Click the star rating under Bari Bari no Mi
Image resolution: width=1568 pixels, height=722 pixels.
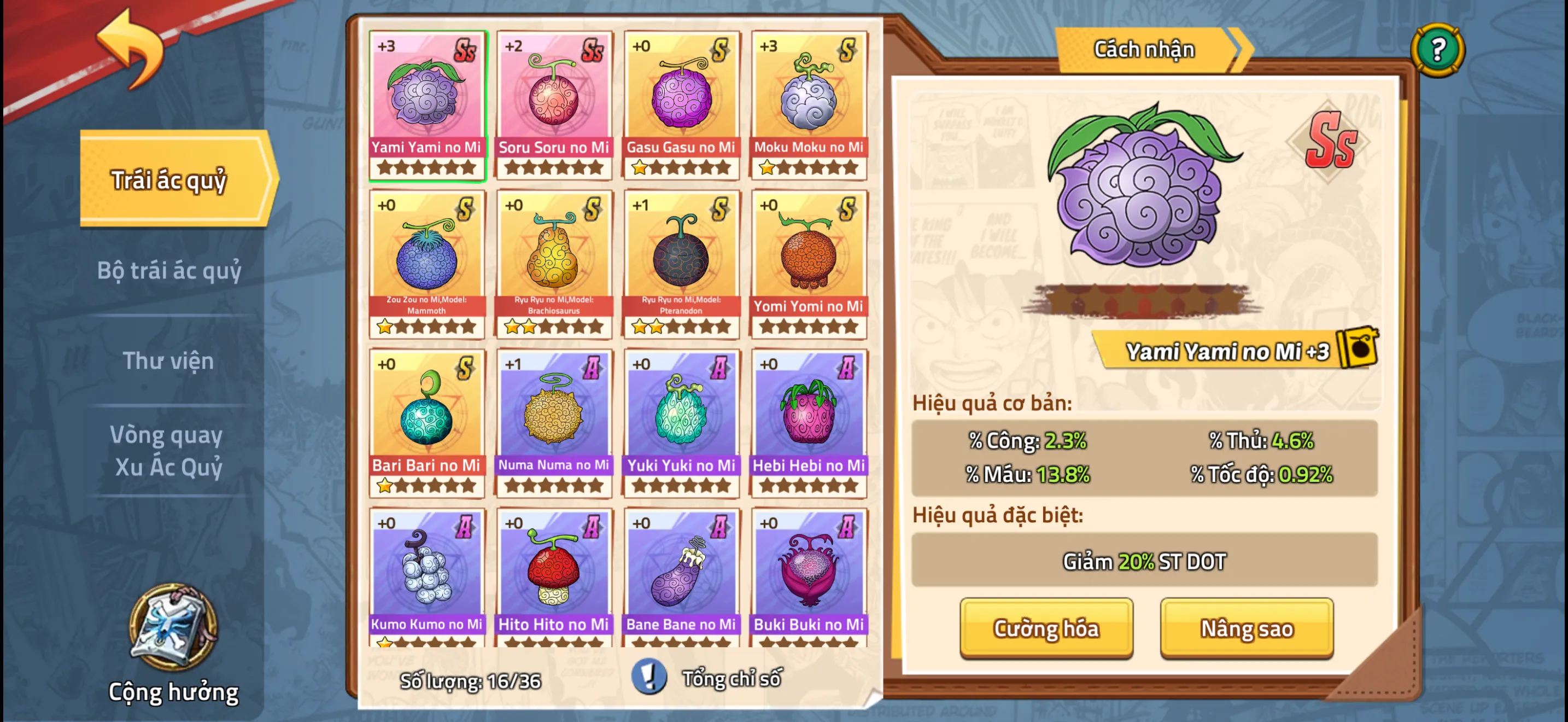click(426, 485)
